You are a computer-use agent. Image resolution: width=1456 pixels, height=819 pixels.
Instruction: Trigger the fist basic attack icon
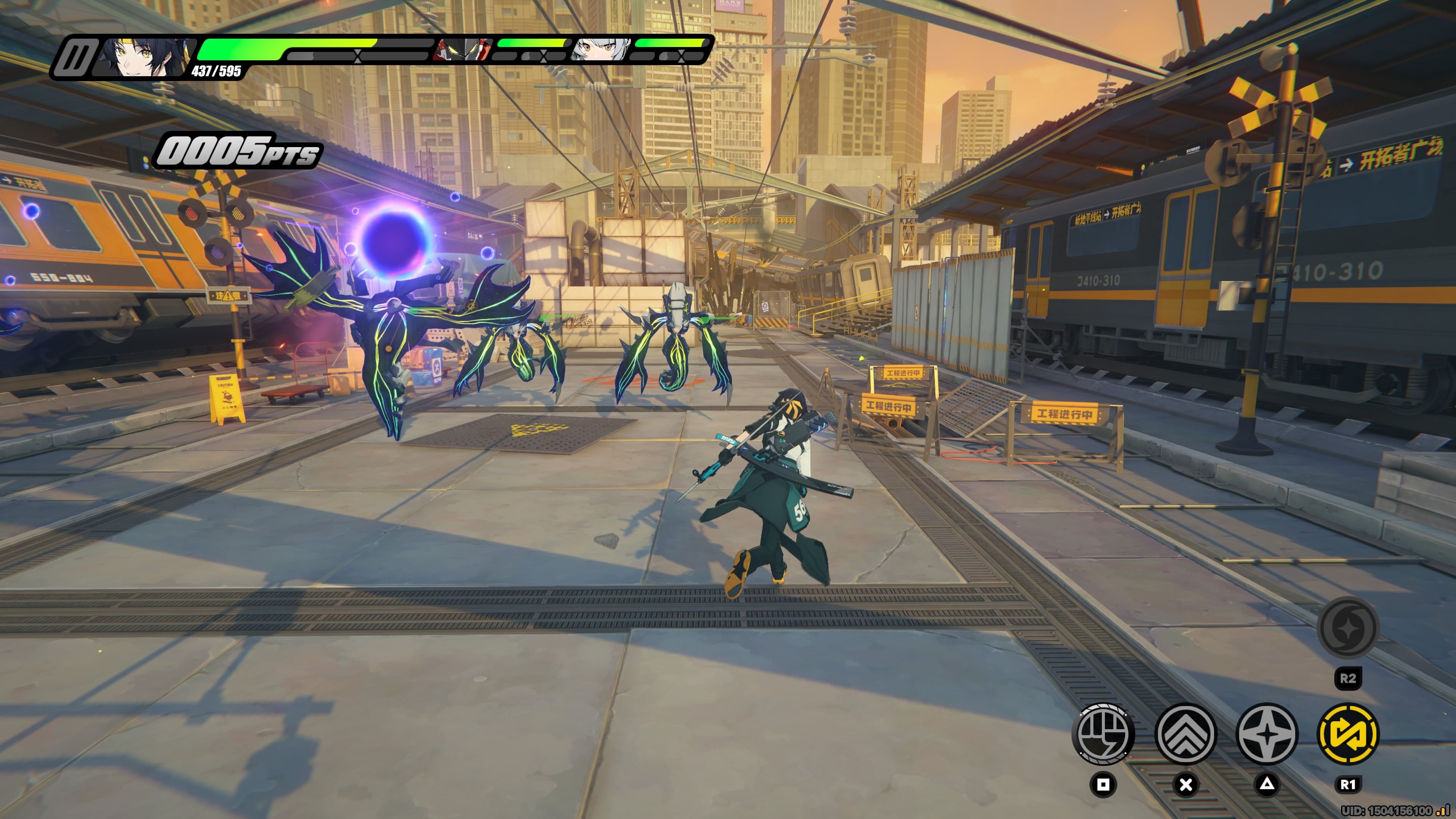1103,734
